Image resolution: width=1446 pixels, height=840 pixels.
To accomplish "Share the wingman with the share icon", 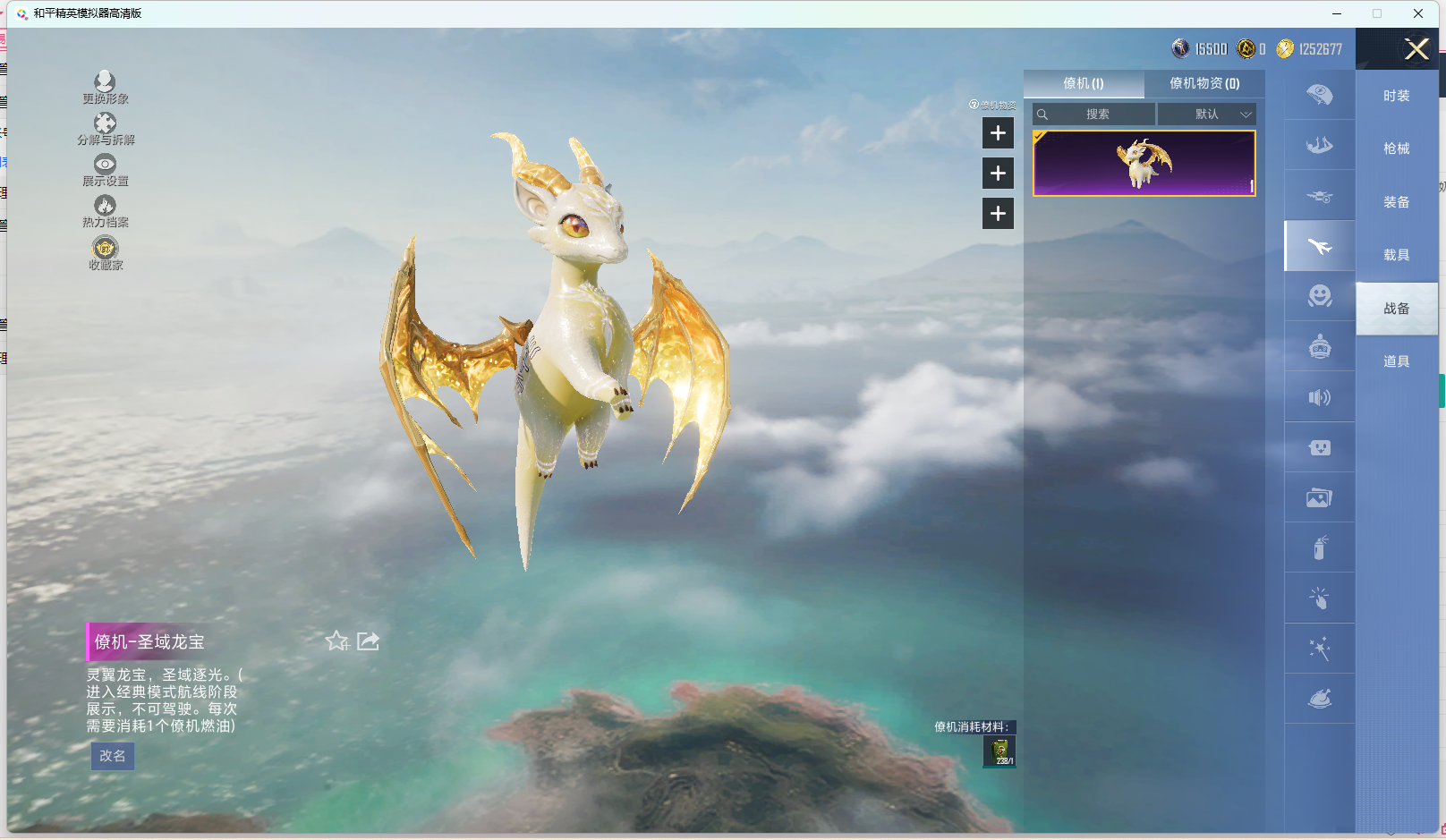I will pyautogui.click(x=369, y=641).
